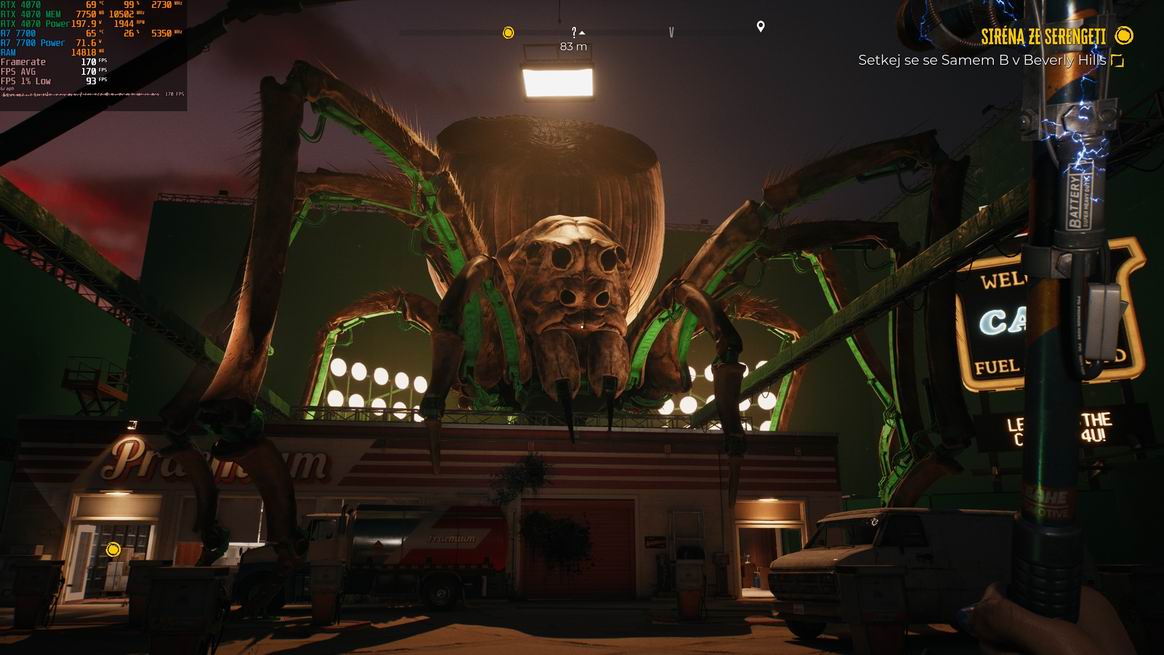This screenshot has height=655, width=1164.
Task: Click the yellow quest icon beside the quest title
Action: tap(1124, 37)
